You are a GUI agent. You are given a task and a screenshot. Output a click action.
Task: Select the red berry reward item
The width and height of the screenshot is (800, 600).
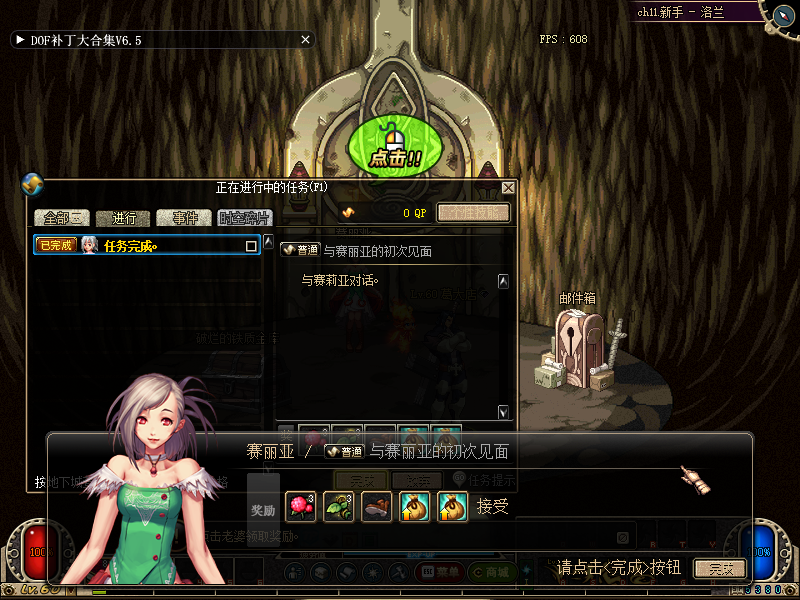tap(300, 507)
